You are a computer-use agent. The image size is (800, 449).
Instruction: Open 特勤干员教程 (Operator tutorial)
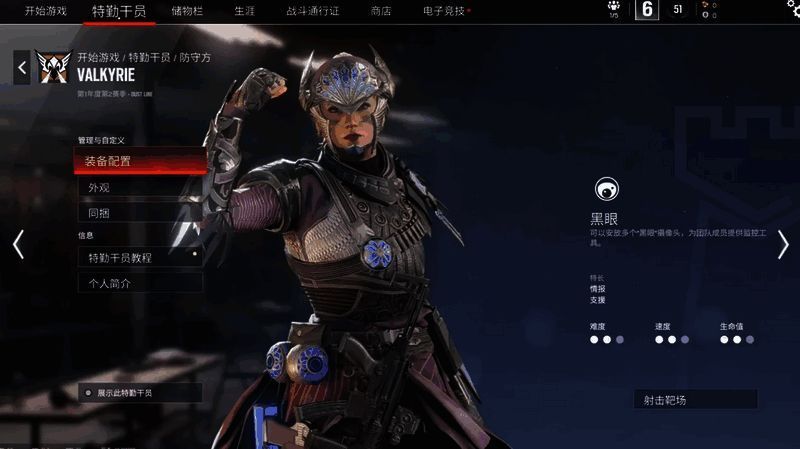pos(140,257)
